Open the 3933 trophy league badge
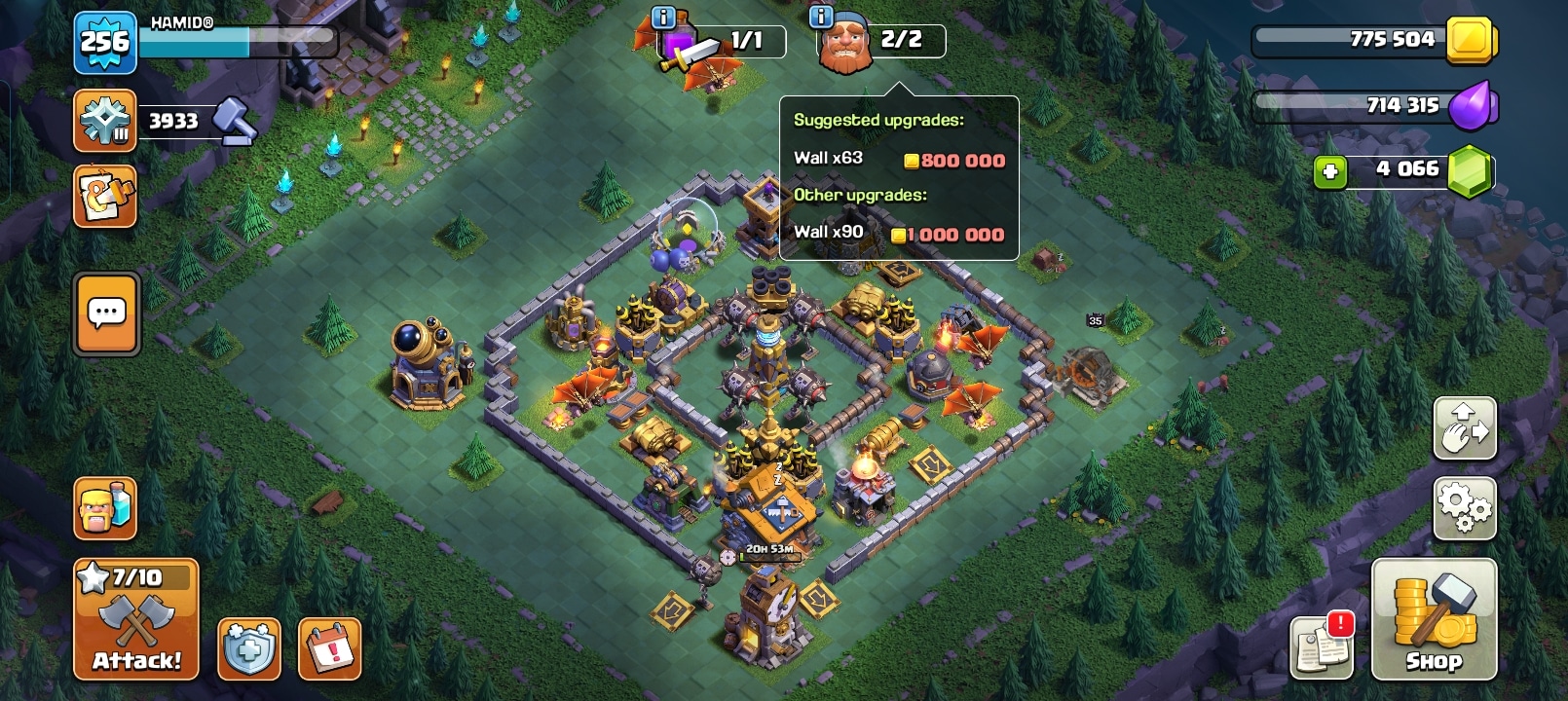The height and width of the screenshot is (701, 1568). (x=104, y=121)
